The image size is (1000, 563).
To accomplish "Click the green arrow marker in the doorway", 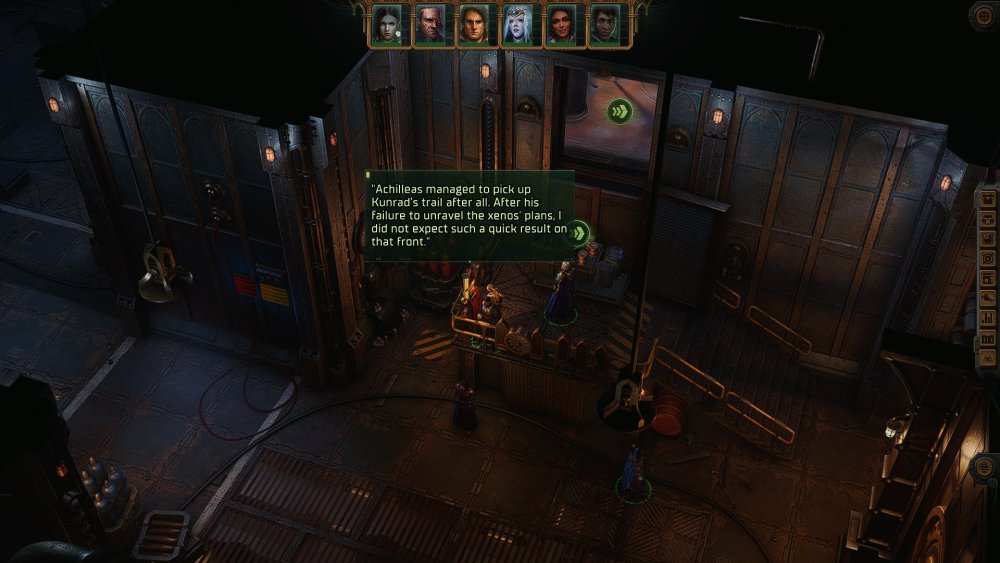I will [619, 111].
